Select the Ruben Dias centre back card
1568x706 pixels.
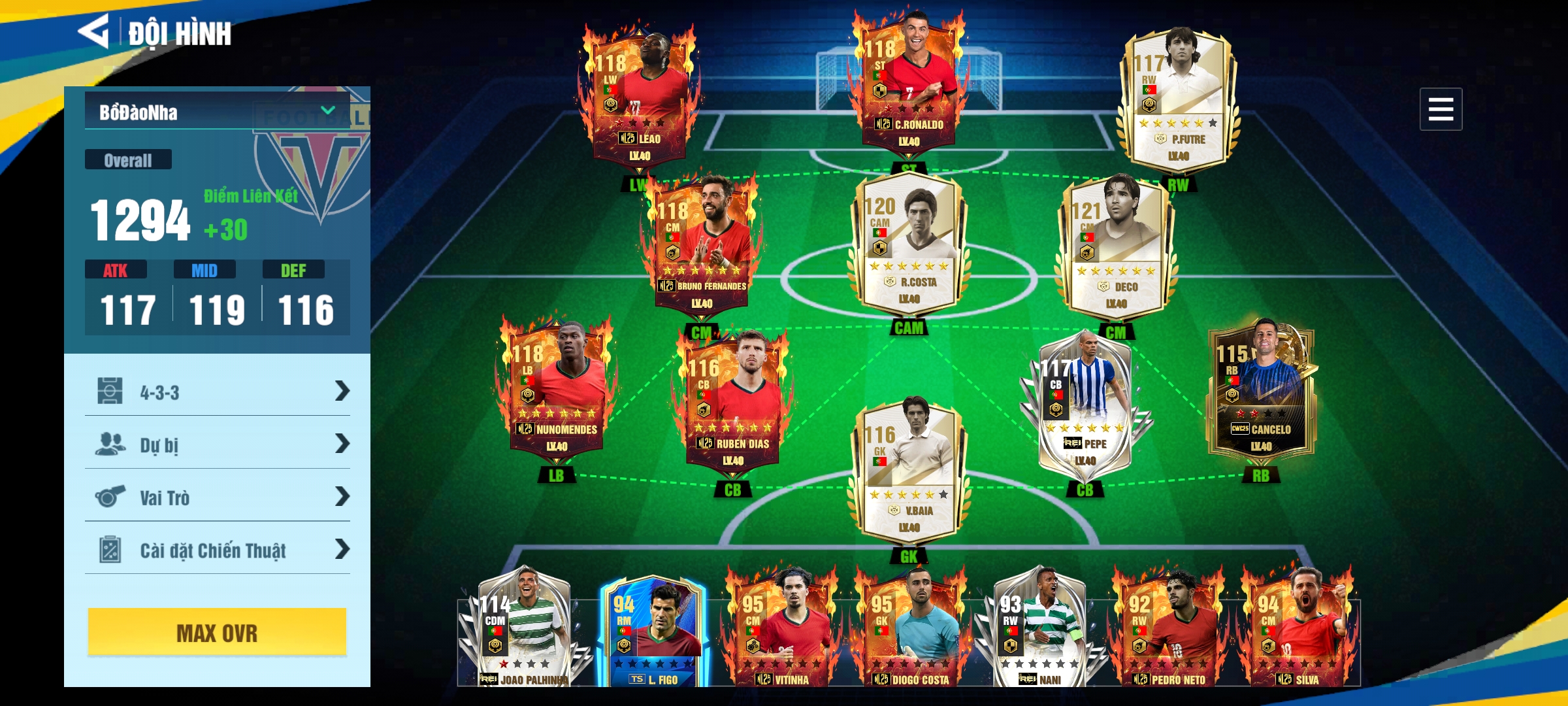click(733, 405)
